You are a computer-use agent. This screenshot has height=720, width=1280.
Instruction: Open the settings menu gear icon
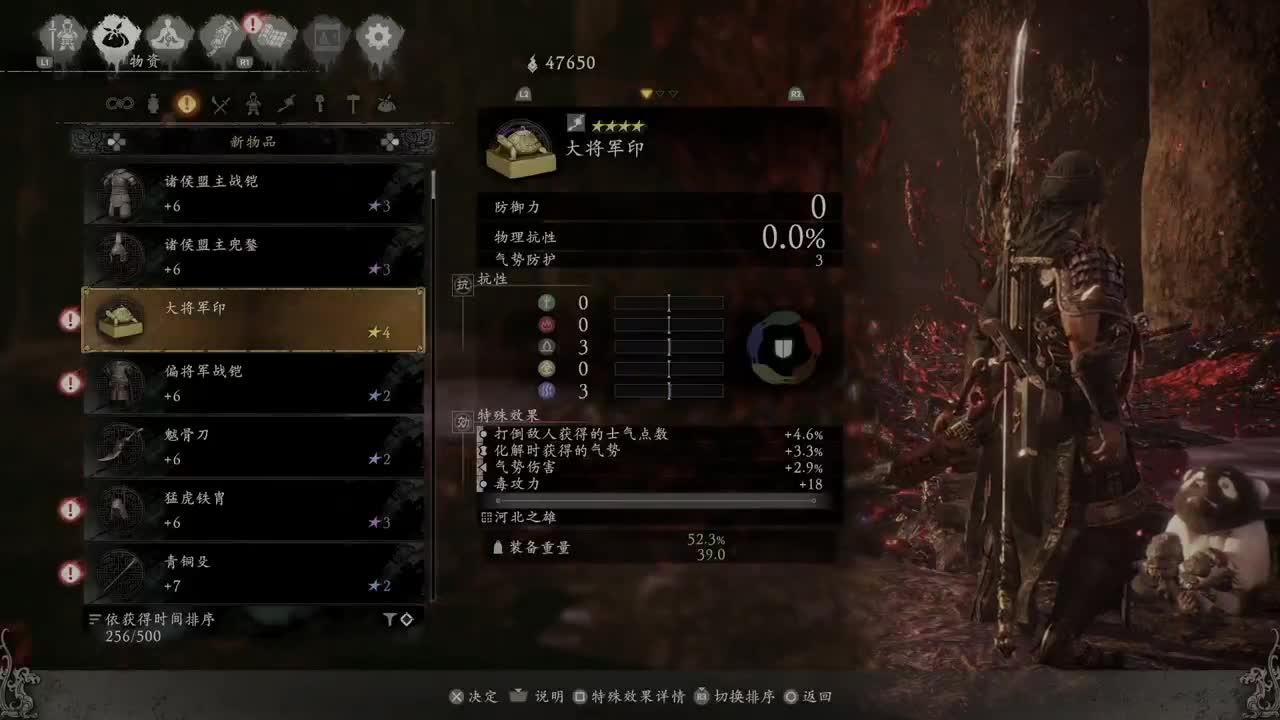[x=378, y=33]
